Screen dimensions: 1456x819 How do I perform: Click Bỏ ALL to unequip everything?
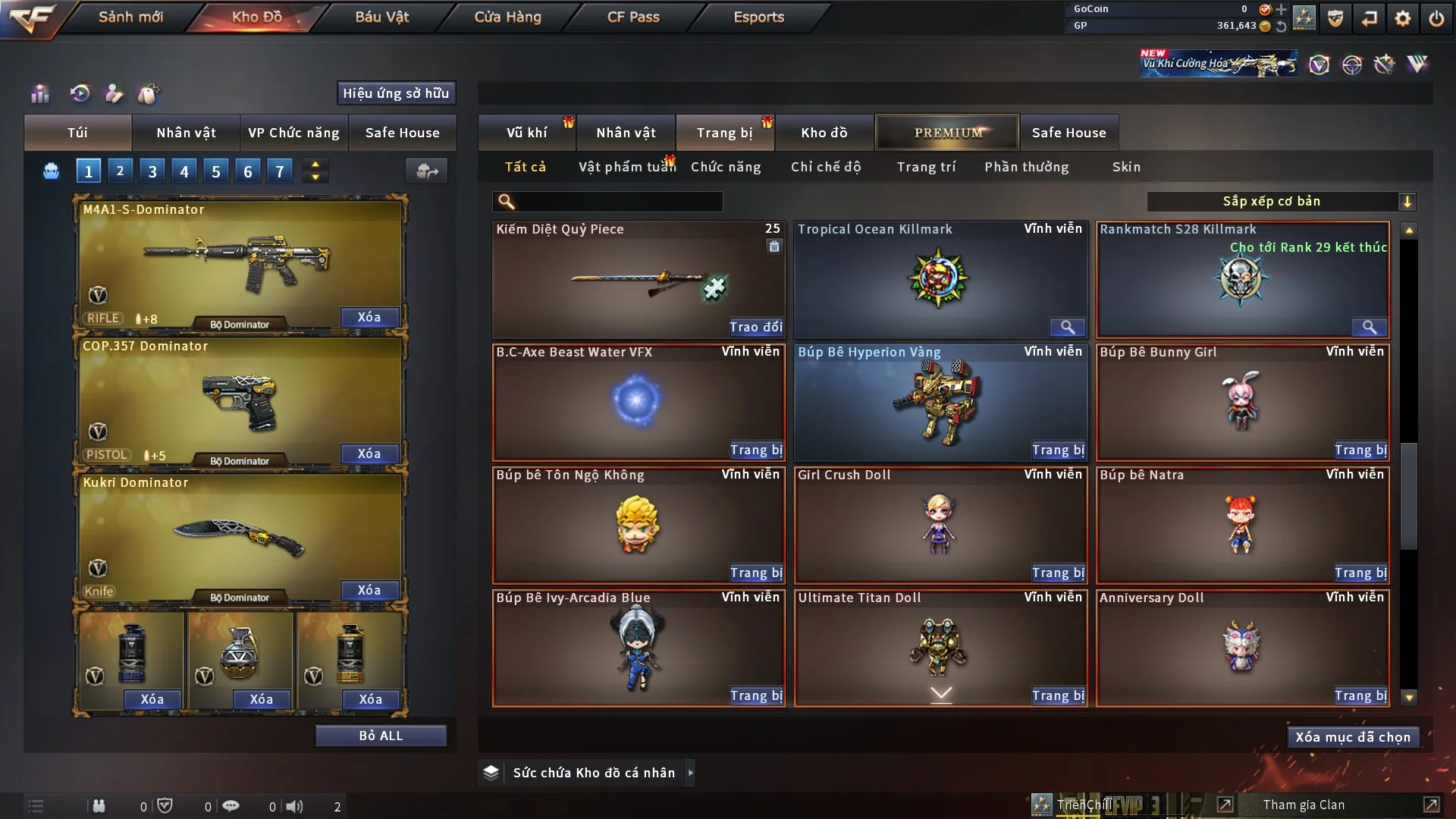(381, 736)
